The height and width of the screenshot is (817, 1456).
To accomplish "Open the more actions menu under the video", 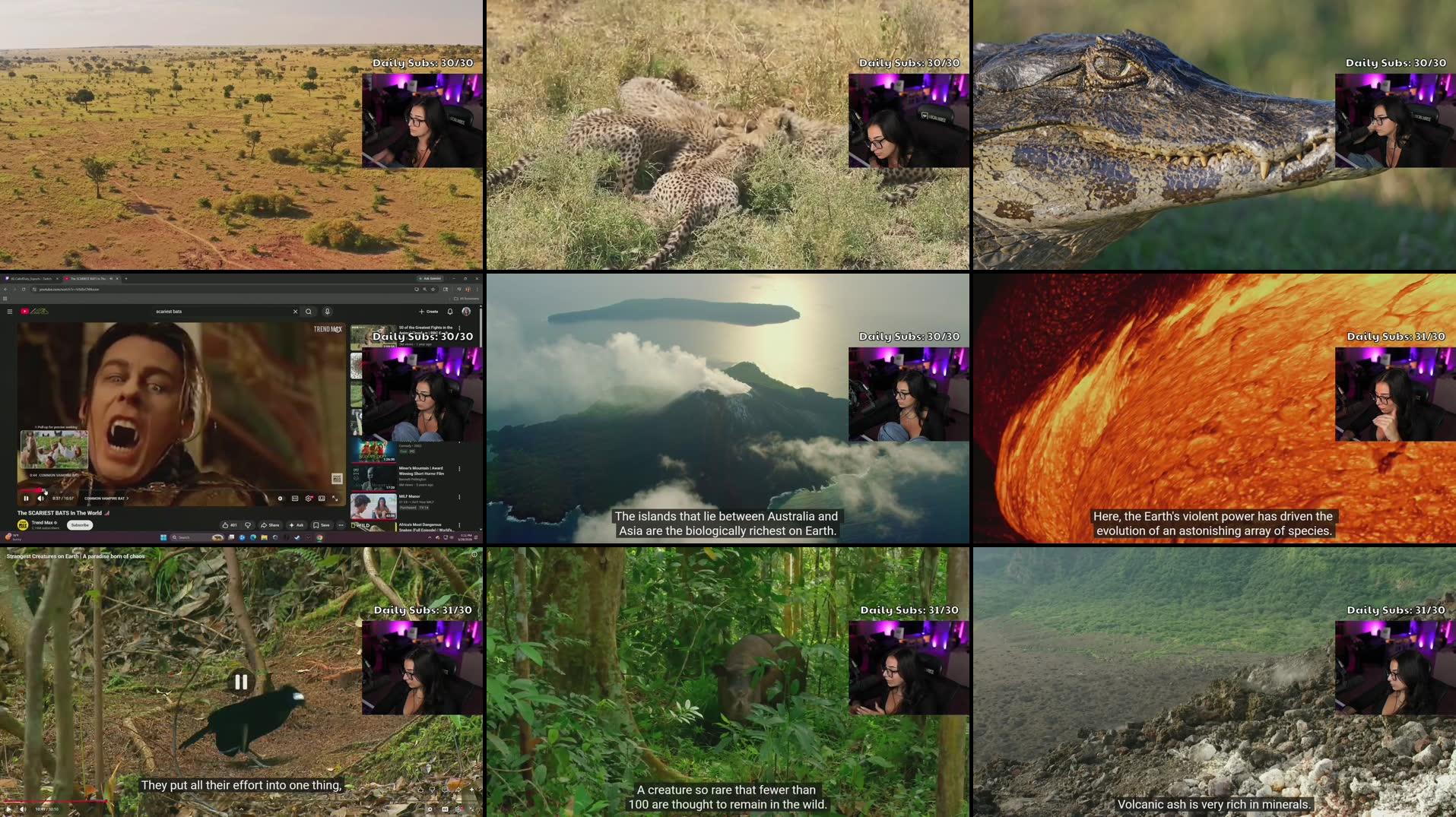I will [341, 525].
